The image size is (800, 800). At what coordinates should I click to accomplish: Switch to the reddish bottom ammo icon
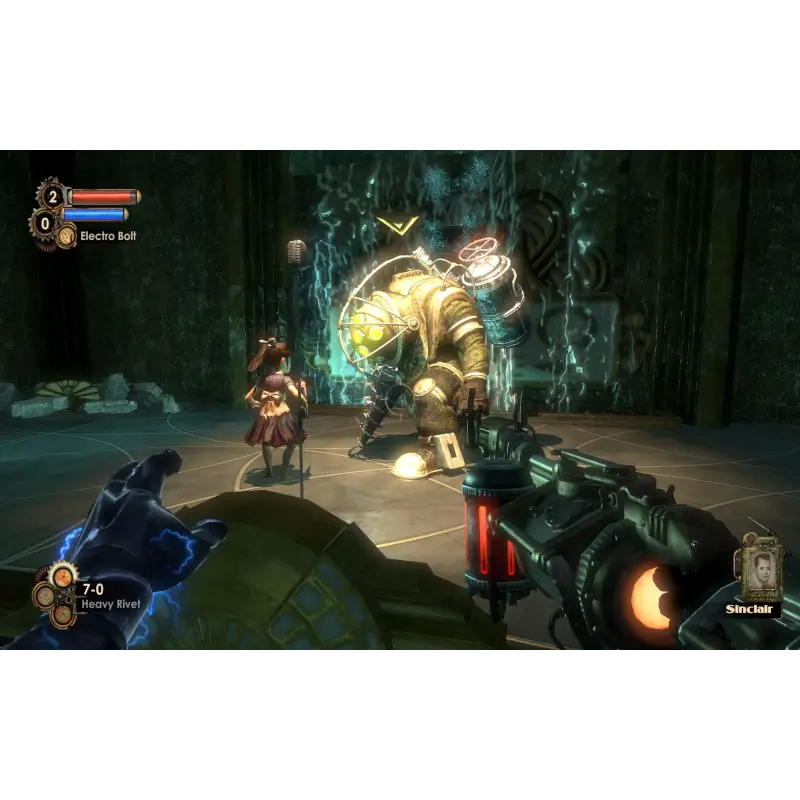pos(61,614)
